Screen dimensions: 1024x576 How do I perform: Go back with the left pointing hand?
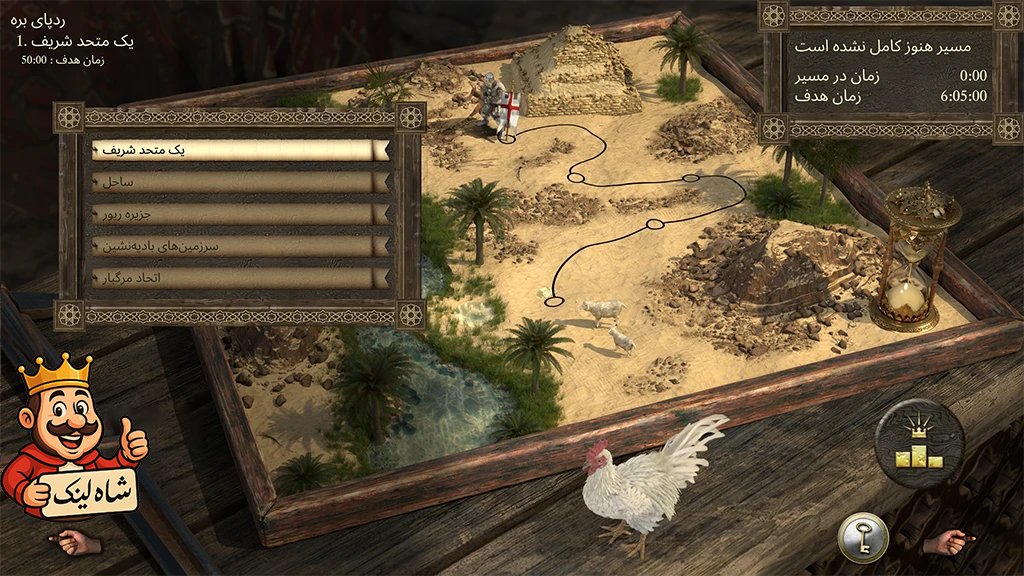(x=76, y=542)
